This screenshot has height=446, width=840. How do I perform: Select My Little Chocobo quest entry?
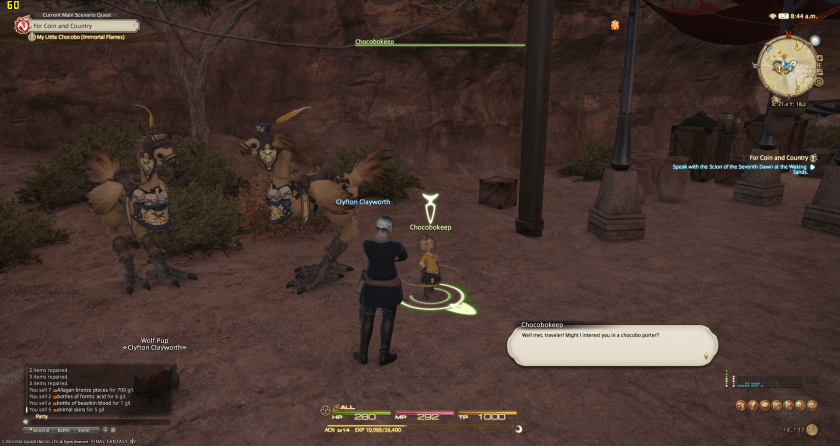(78, 38)
